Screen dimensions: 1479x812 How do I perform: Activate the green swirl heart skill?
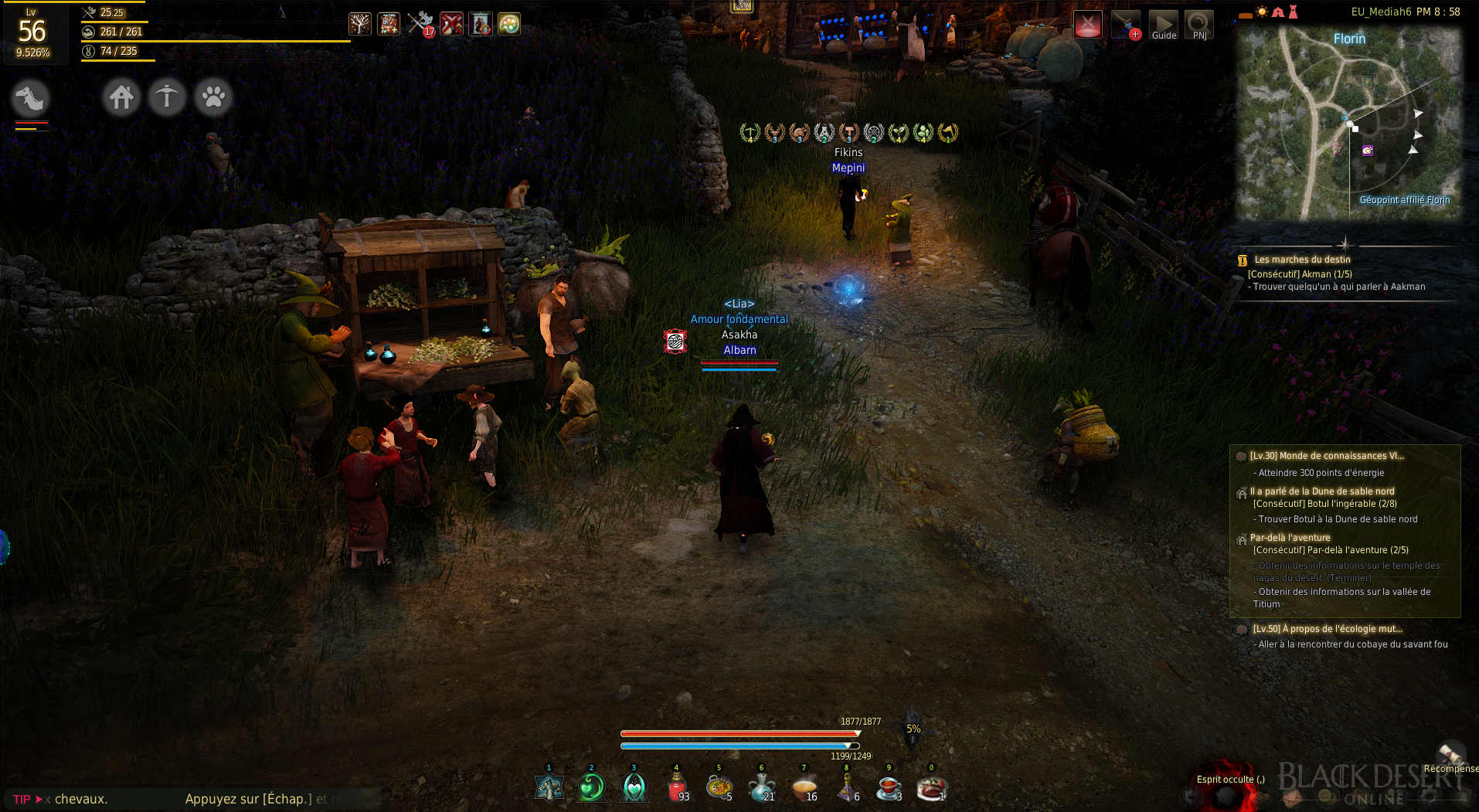click(x=591, y=787)
